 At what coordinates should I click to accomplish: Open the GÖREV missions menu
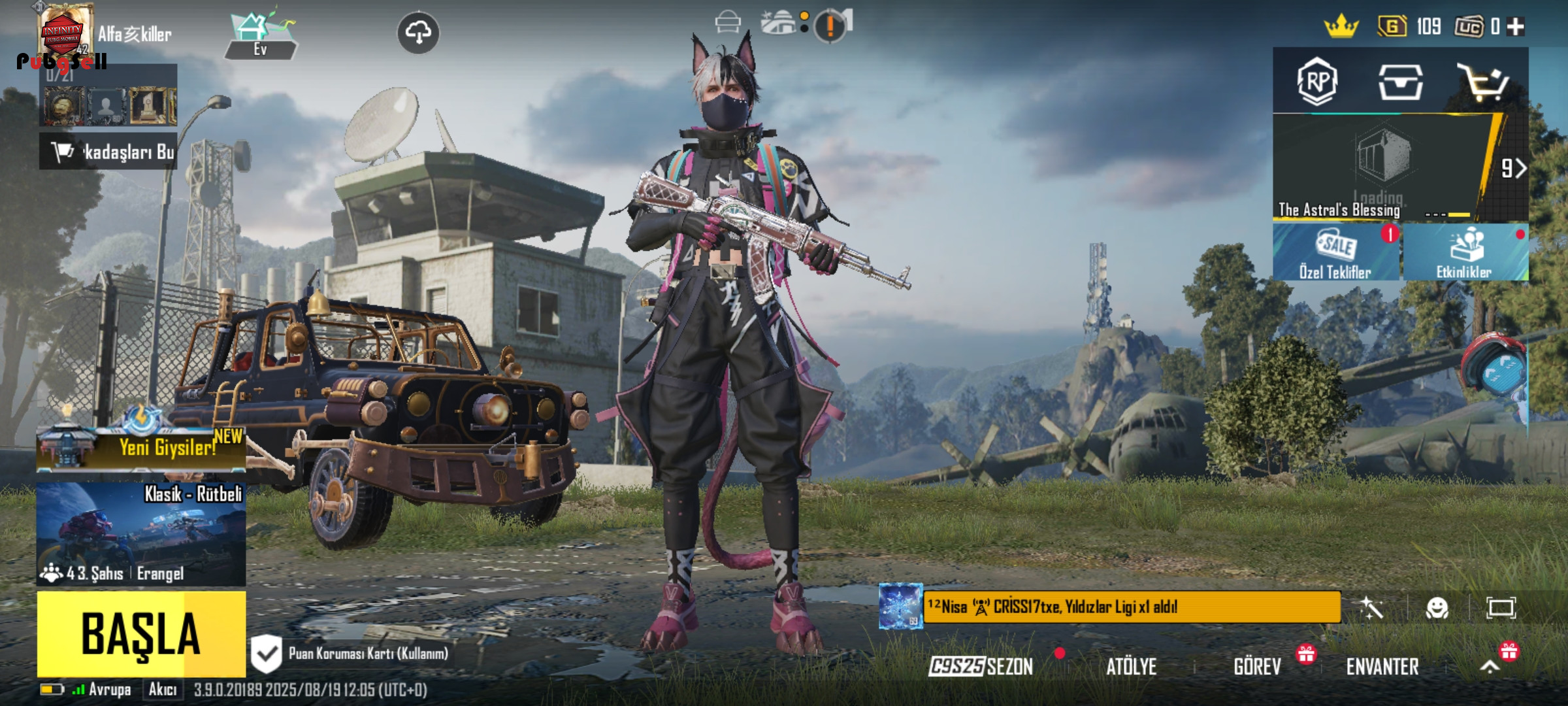tap(1257, 666)
